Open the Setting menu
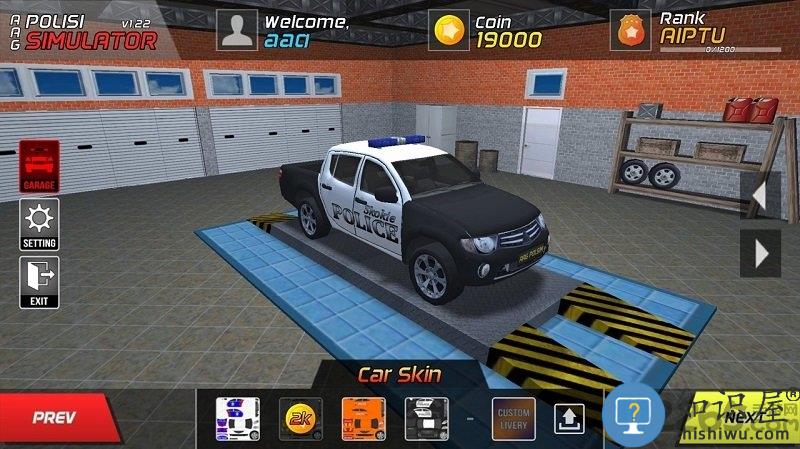The image size is (800, 449). 39,224
